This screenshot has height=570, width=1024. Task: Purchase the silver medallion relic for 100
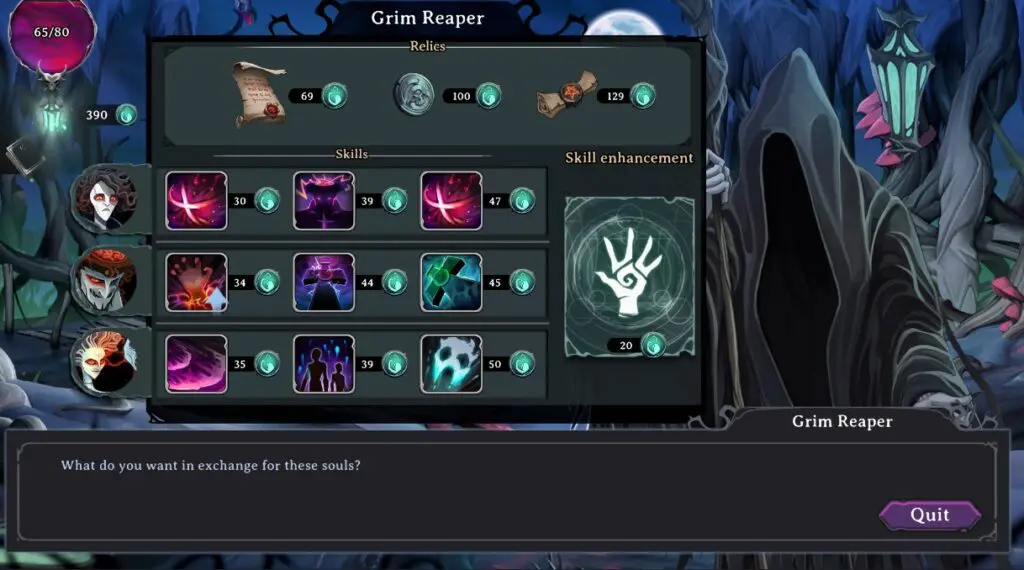pos(415,95)
